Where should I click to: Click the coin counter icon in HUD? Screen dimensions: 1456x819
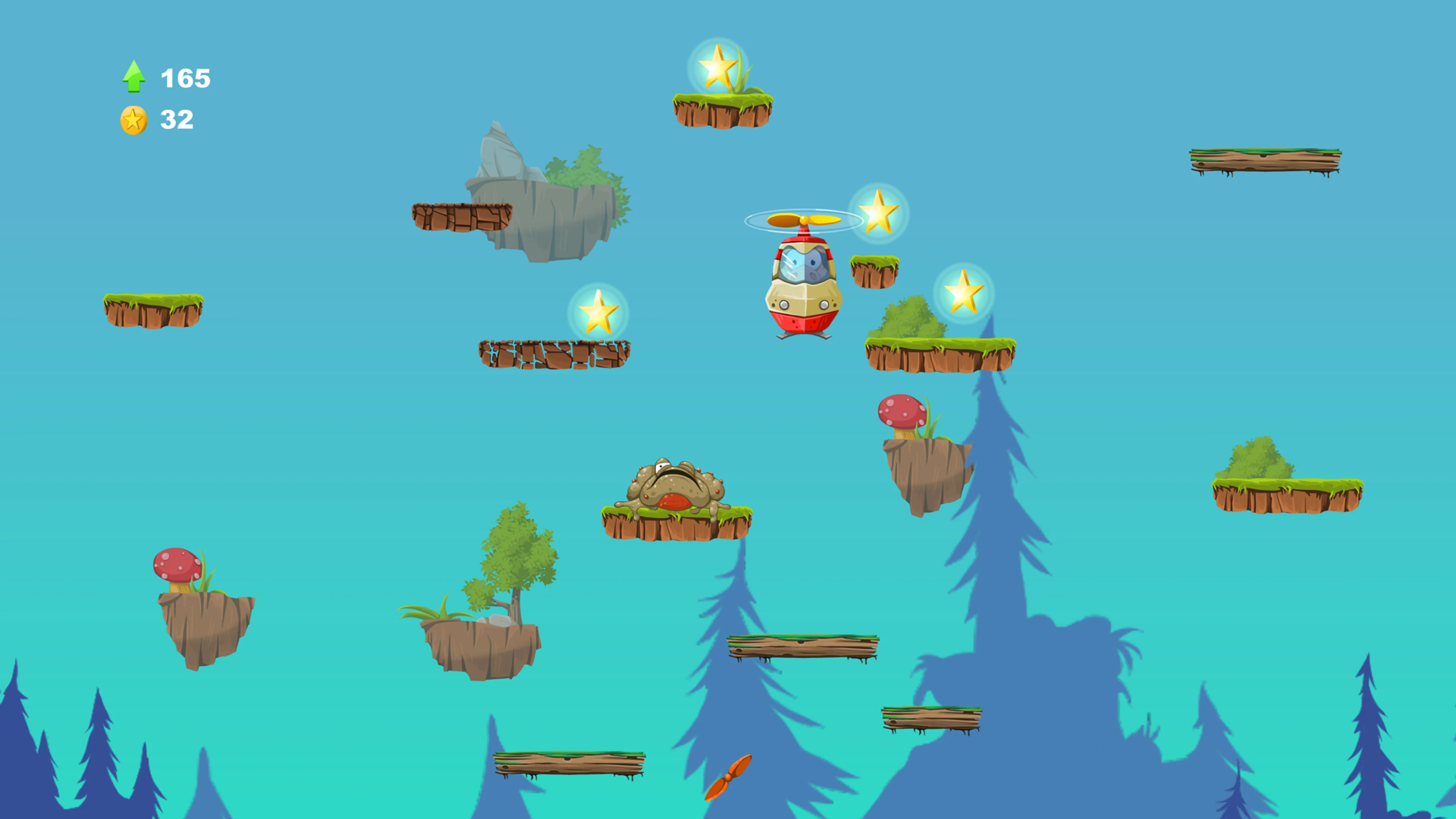[134, 119]
